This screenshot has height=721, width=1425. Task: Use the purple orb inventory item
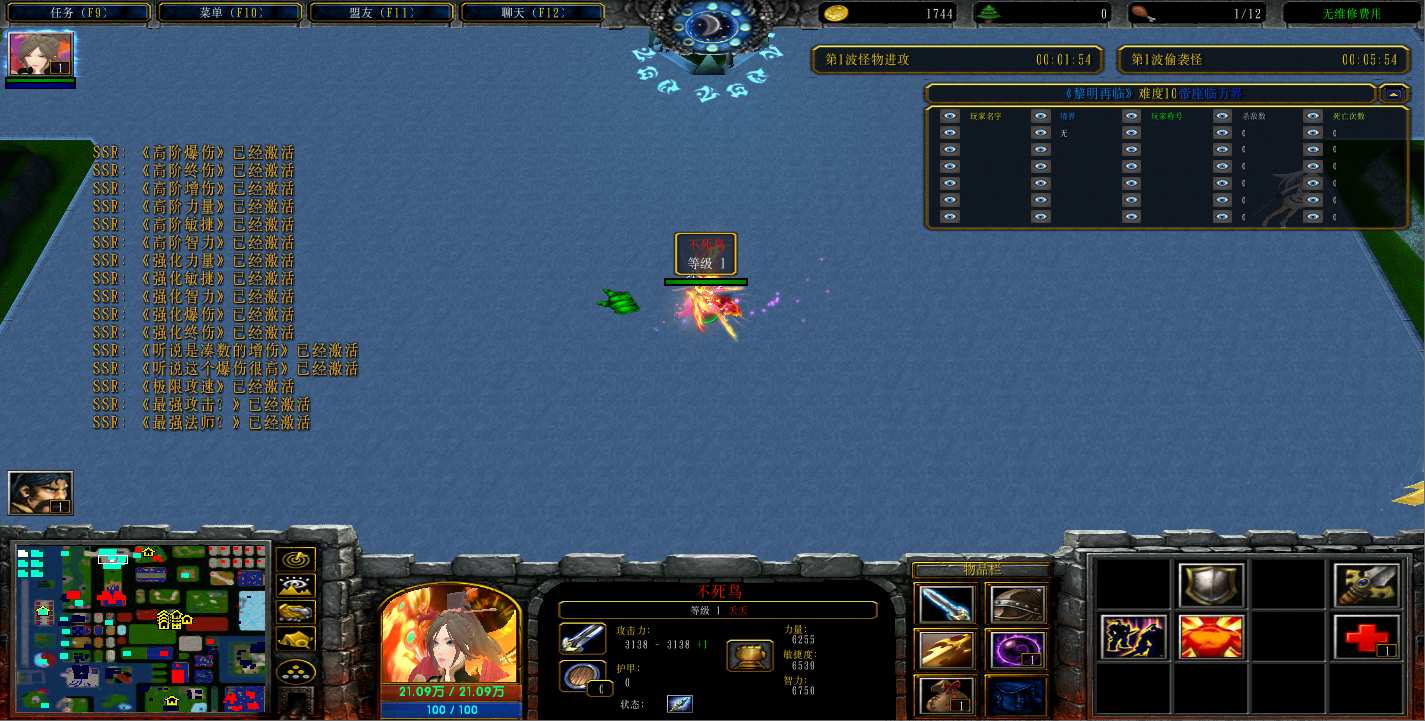[1016, 649]
